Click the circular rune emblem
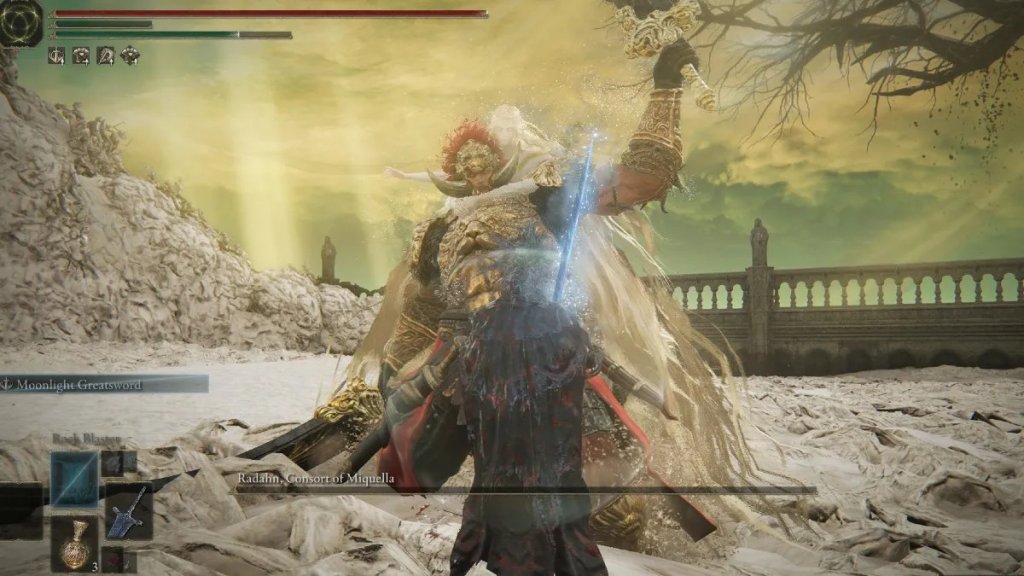The height and width of the screenshot is (576, 1024). coord(21,21)
